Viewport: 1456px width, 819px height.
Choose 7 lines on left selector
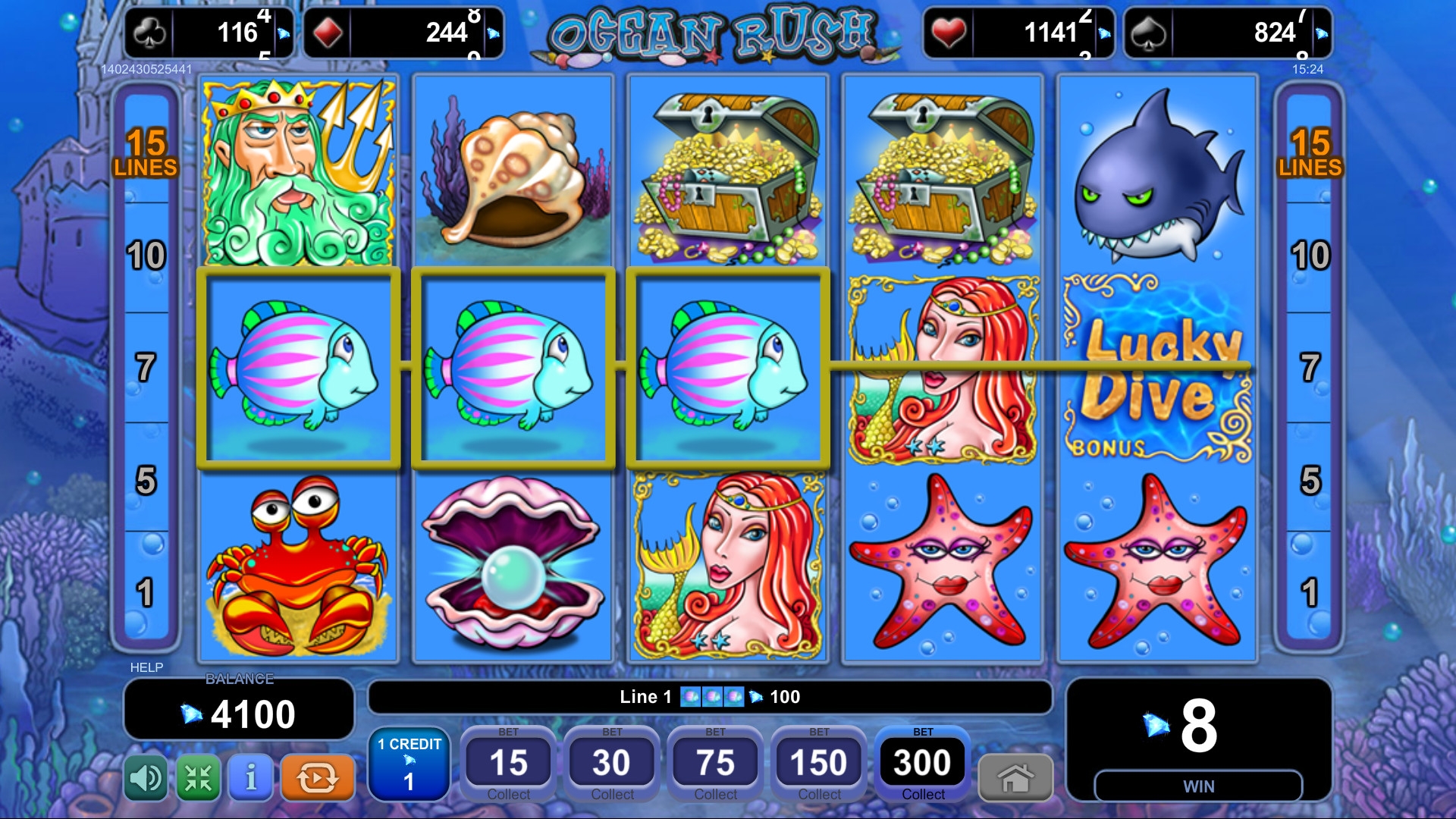pyautogui.click(x=146, y=368)
